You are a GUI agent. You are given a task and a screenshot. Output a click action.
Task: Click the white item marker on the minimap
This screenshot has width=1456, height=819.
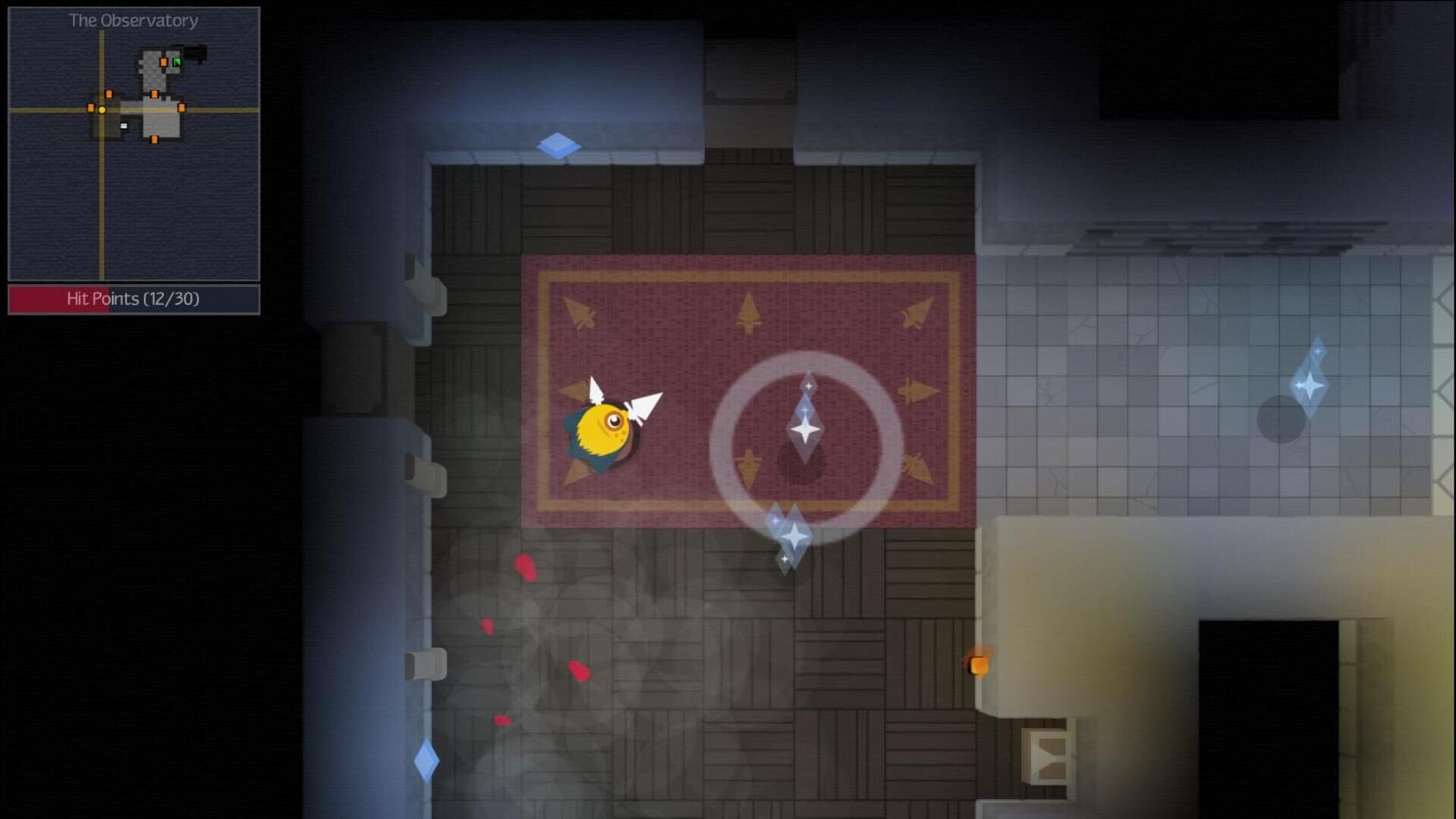(x=124, y=126)
